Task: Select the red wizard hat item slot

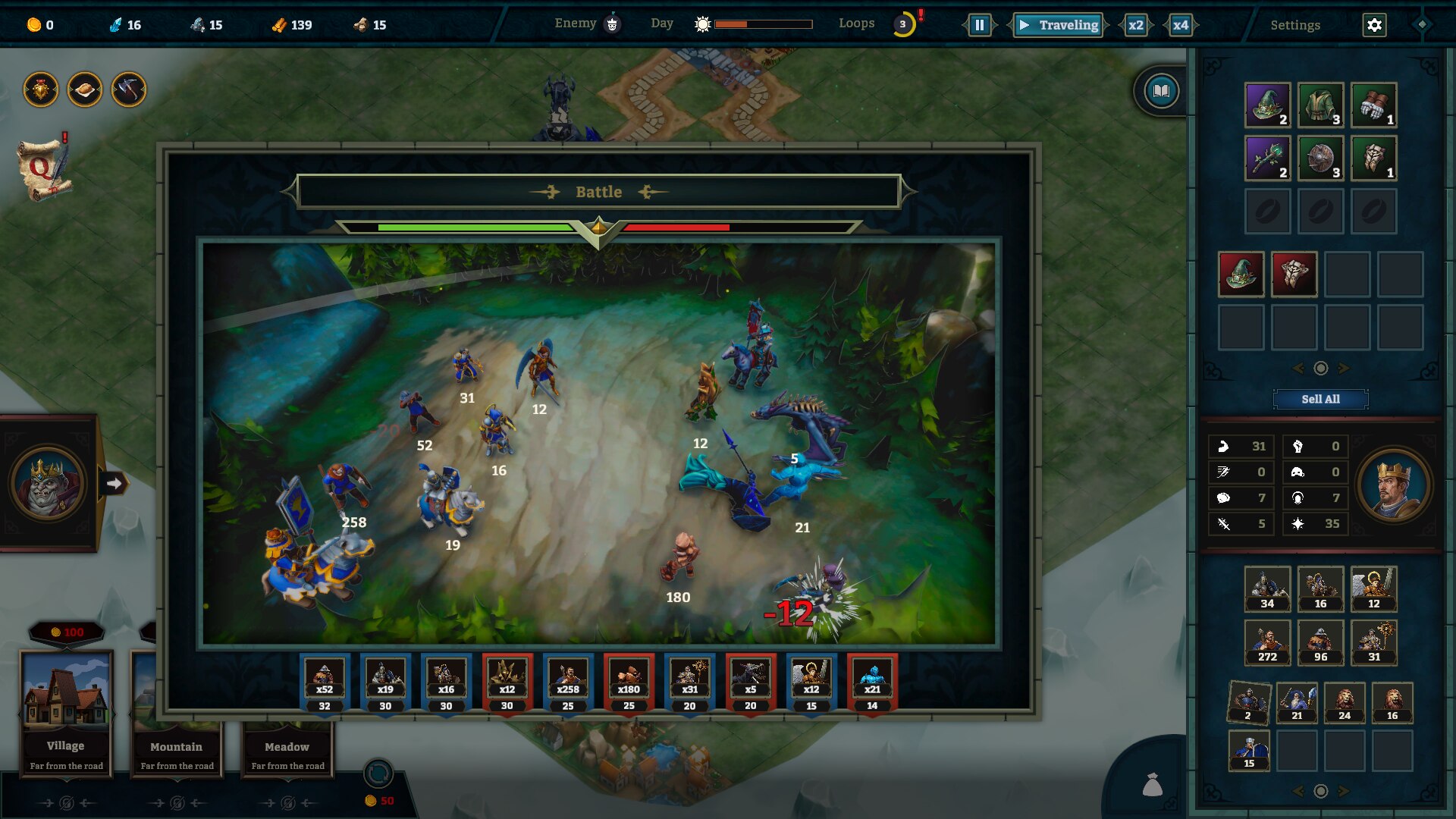Action: (x=1241, y=274)
